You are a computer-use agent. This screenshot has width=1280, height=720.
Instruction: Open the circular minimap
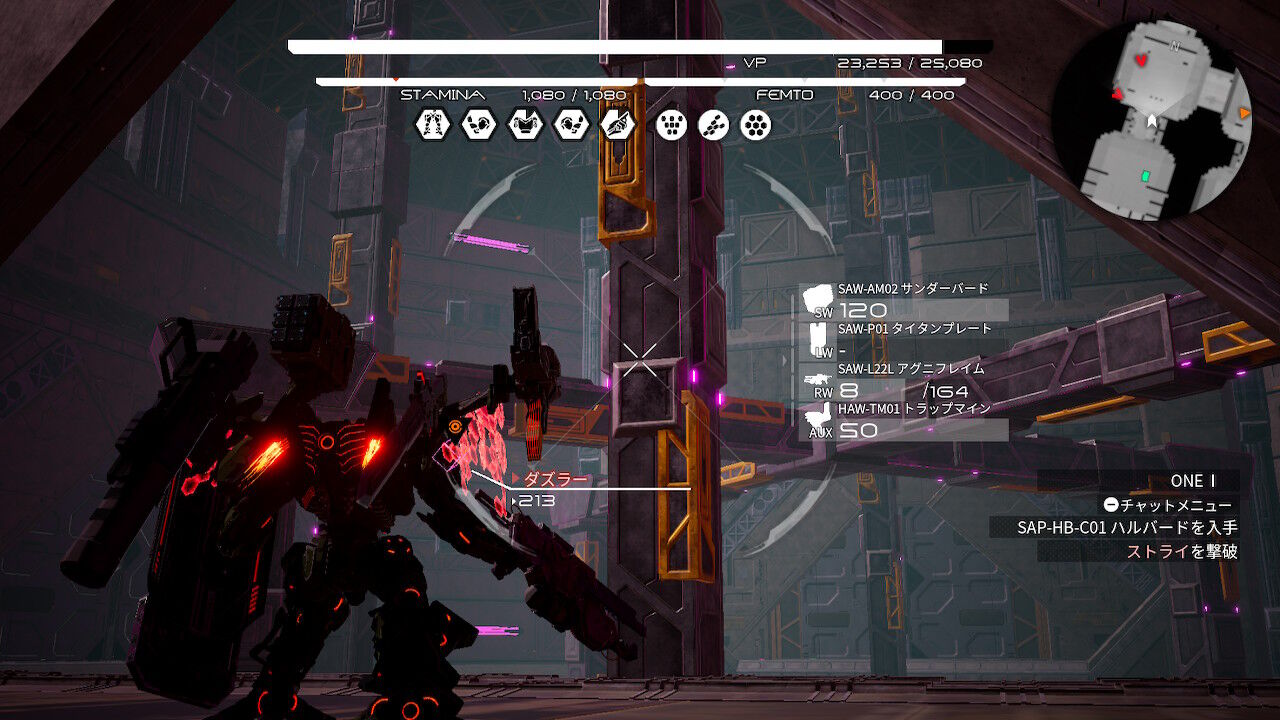(x=1152, y=120)
